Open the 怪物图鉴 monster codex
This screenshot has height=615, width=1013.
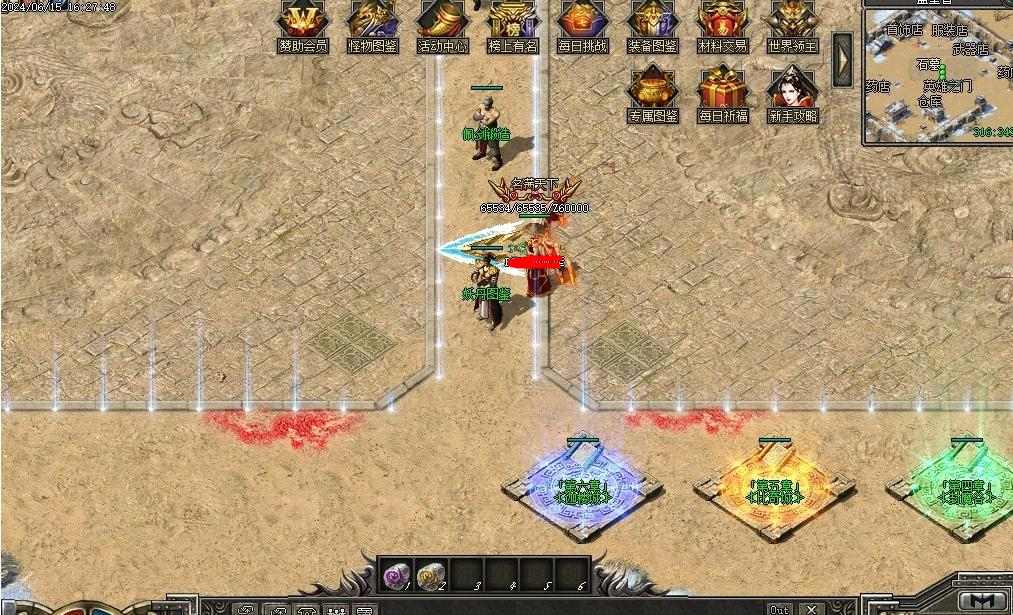click(372, 20)
